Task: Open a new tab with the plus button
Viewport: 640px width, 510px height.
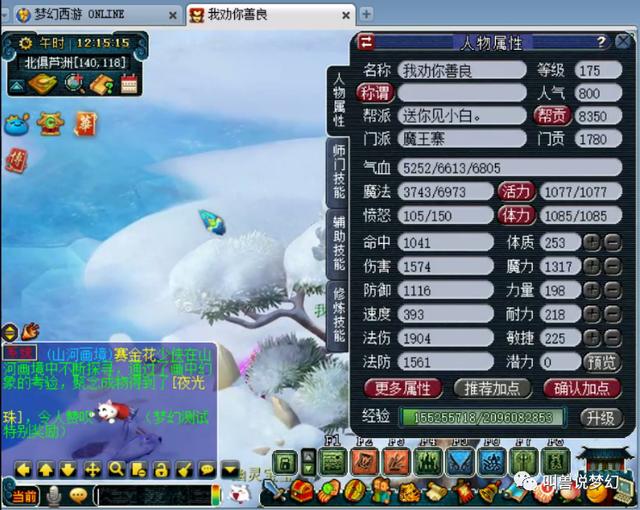Action: pyautogui.click(x=366, y=14)
